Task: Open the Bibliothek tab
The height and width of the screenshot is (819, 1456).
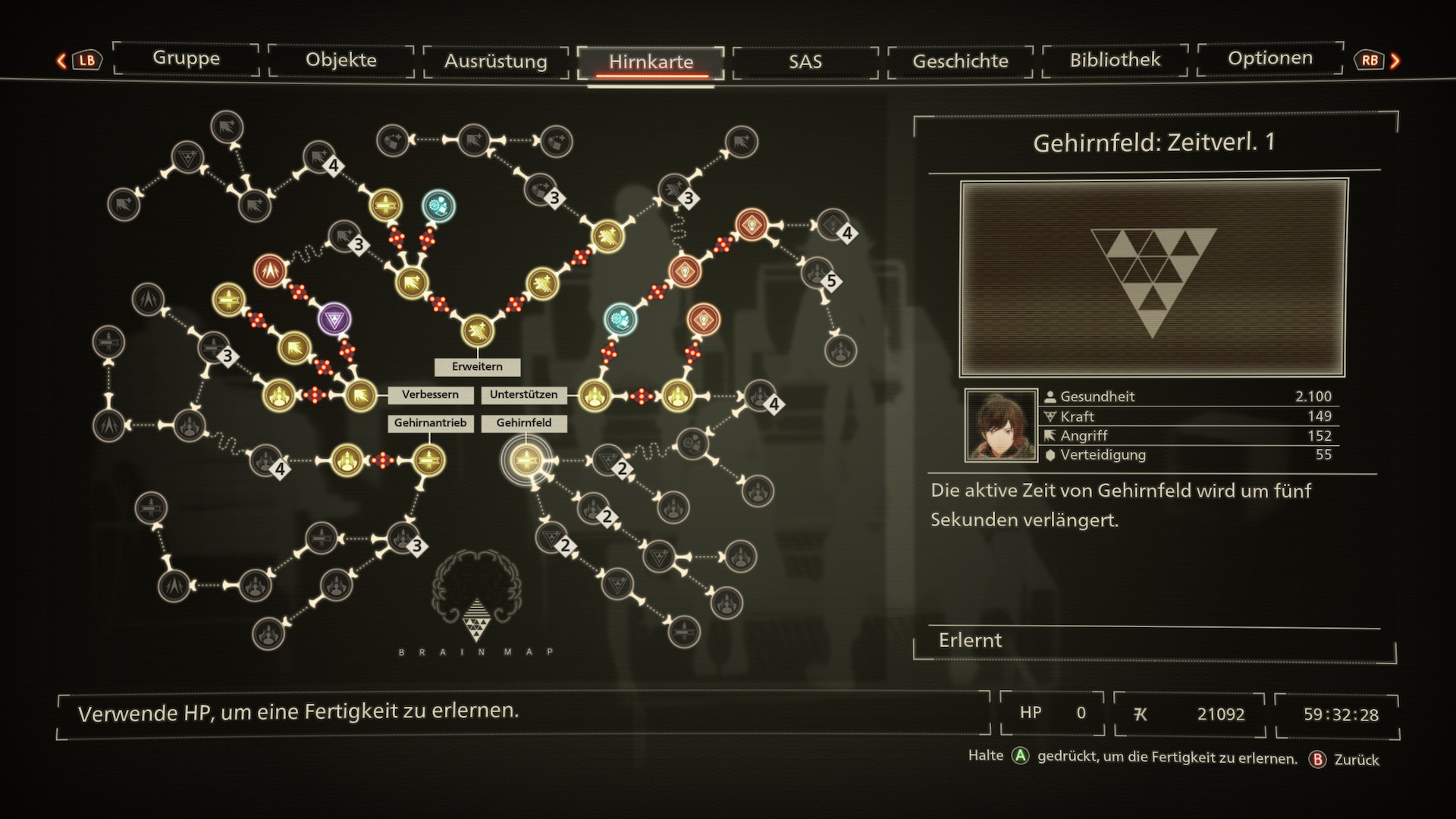Action: click(1115, 60)
